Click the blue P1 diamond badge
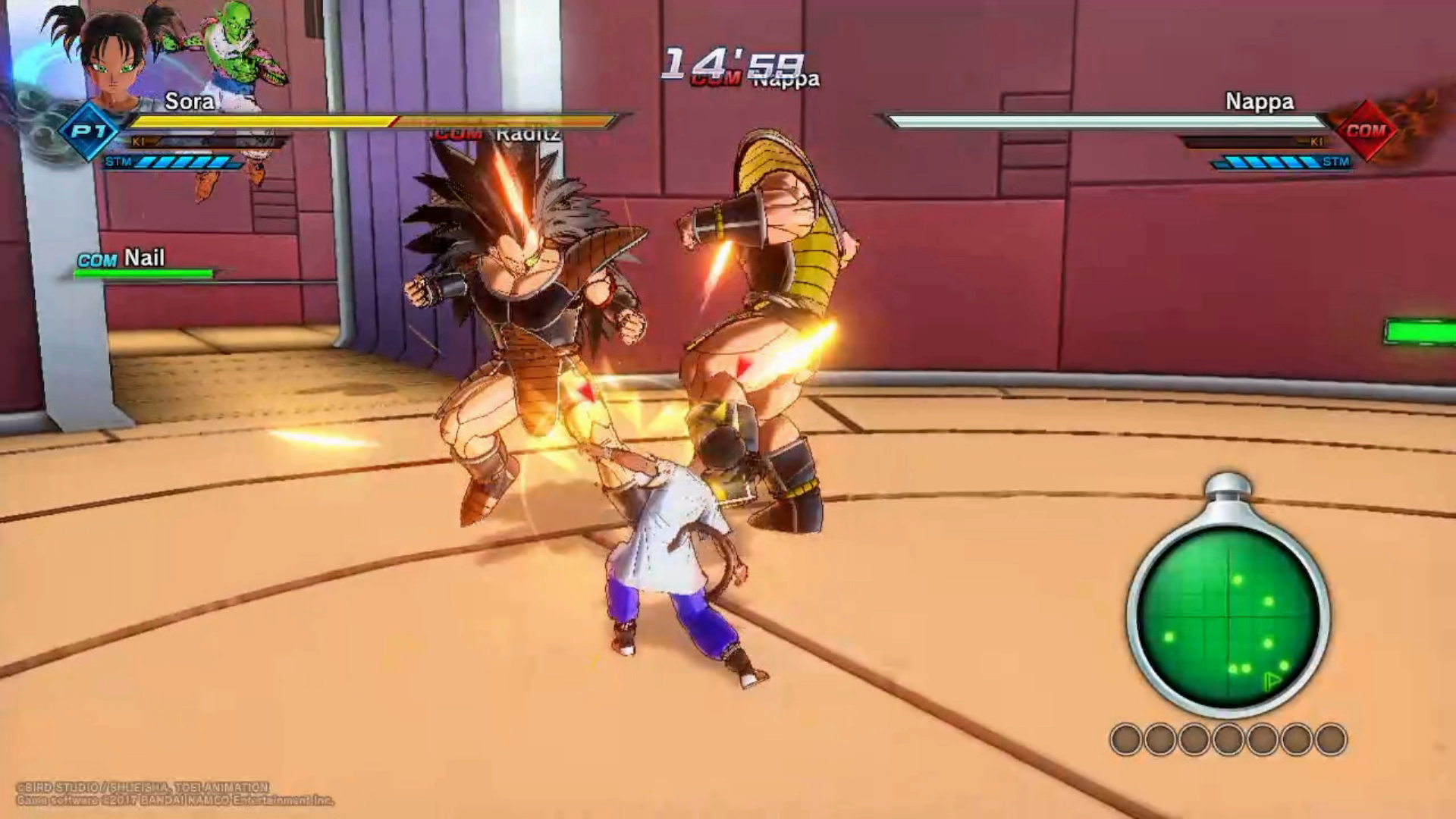Viewport: 1456px width, 819px height. [x=88, y=131]
